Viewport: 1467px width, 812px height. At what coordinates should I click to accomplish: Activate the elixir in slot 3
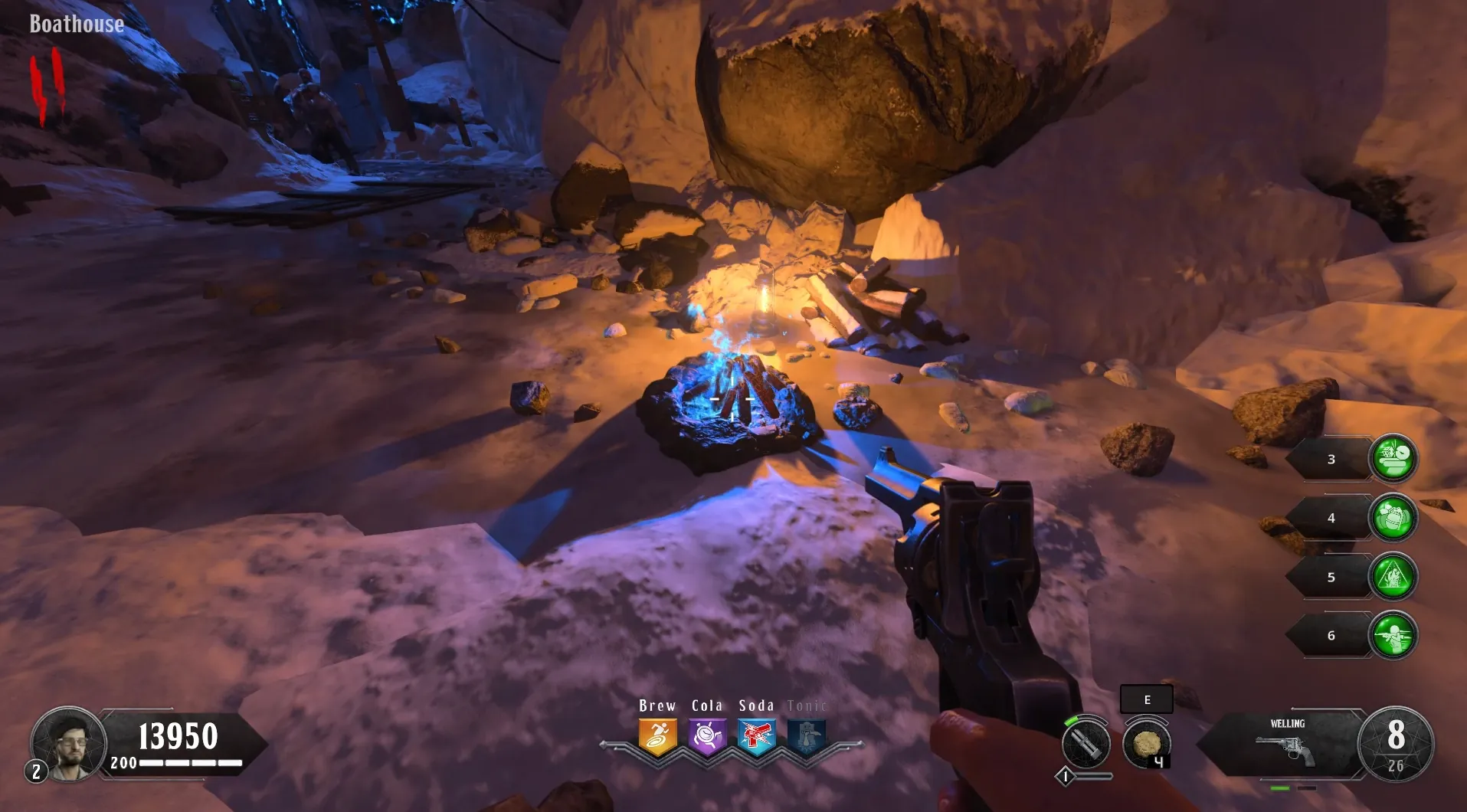(x=1393, y=458)
